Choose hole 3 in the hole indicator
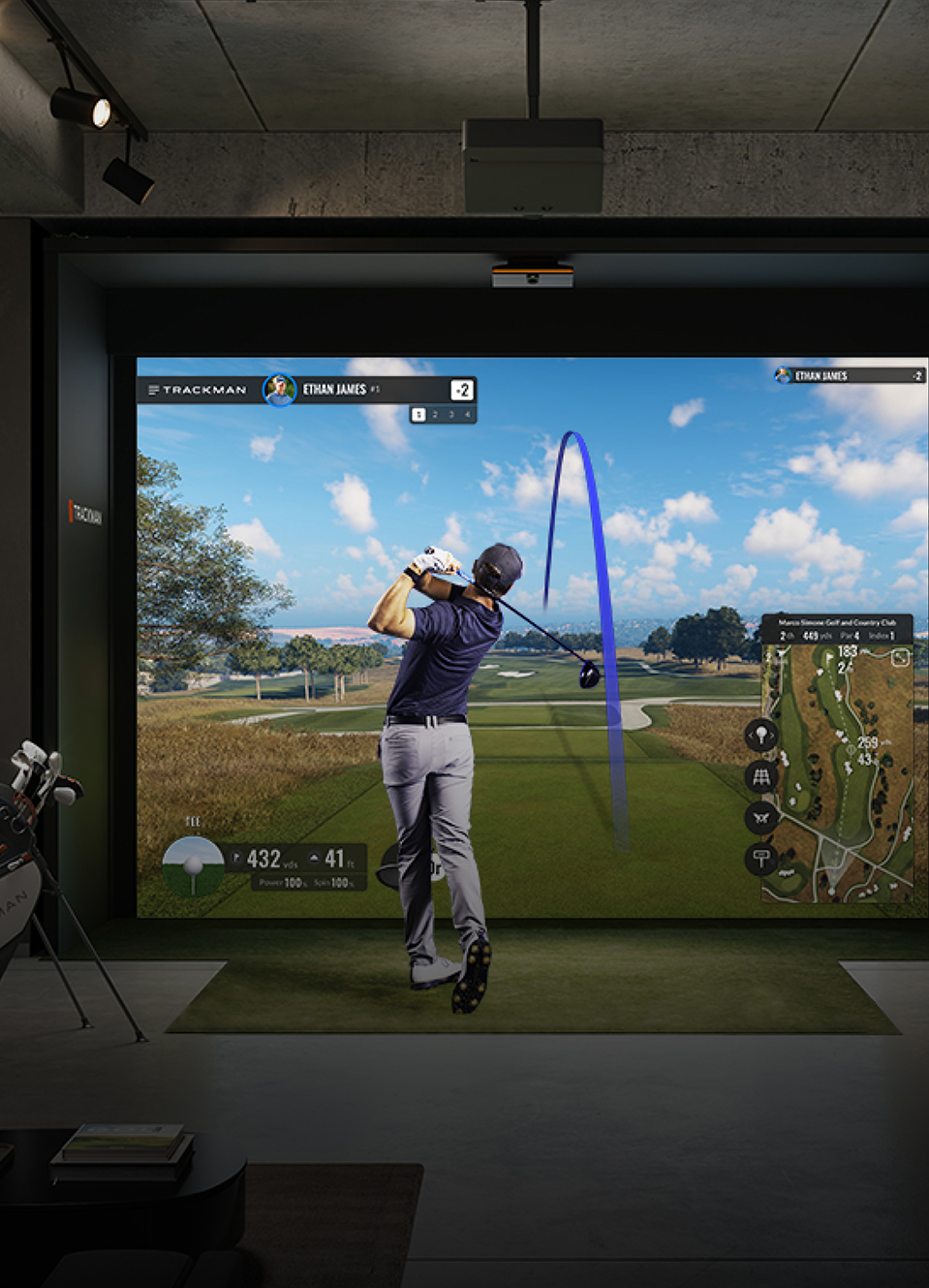The width and height of the screenshot is (929, 1288). point(450,415)
